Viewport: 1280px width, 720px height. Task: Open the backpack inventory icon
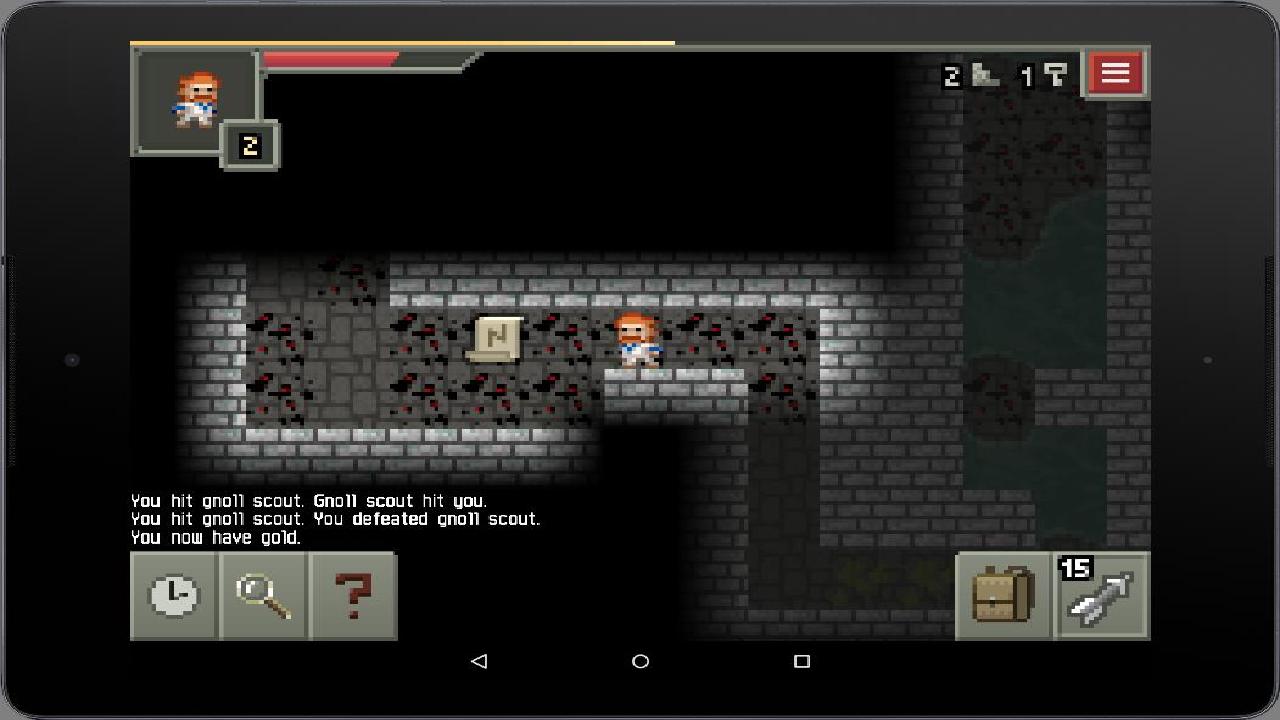[x=1002, y=596]
